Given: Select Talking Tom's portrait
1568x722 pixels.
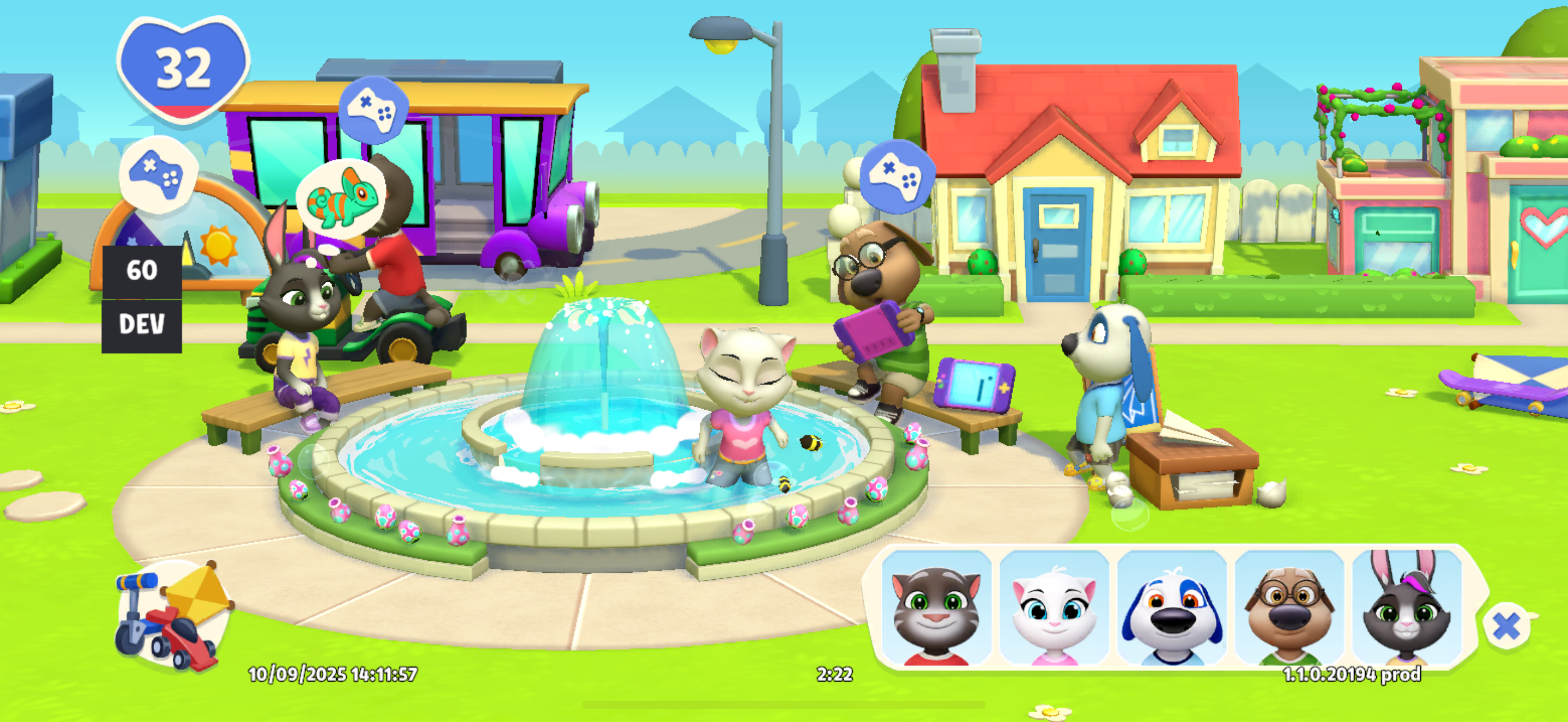Looking at the screenshot, I should pyautogui.click(x=936, y=609).
